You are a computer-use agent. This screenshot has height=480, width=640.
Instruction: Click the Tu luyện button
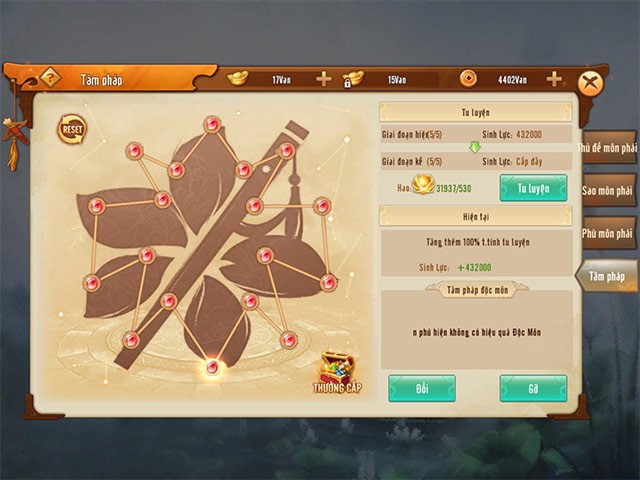(533, 188)
